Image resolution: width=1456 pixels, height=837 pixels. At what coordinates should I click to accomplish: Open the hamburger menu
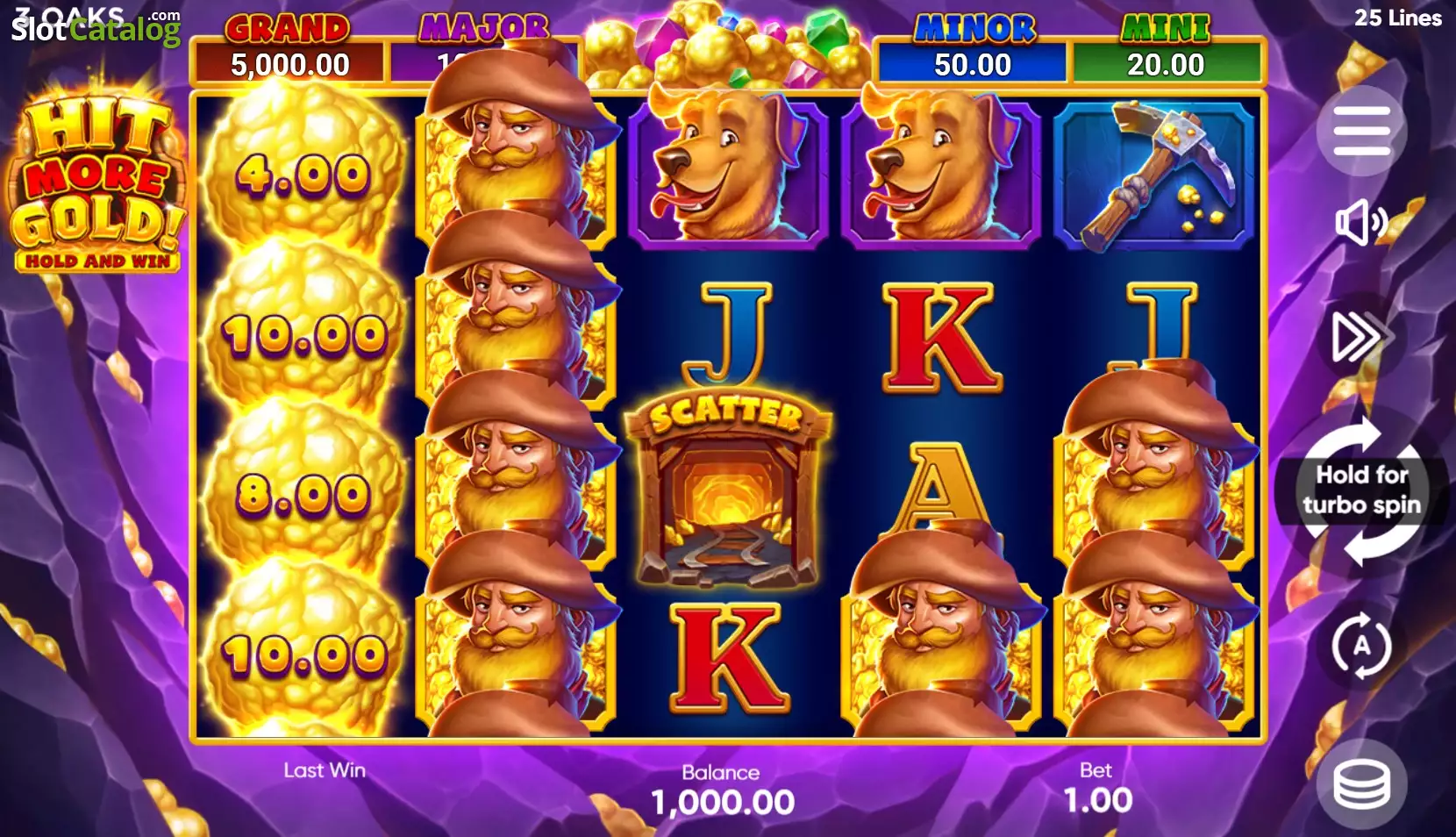pyautogui.click(x=1361, y=131)
